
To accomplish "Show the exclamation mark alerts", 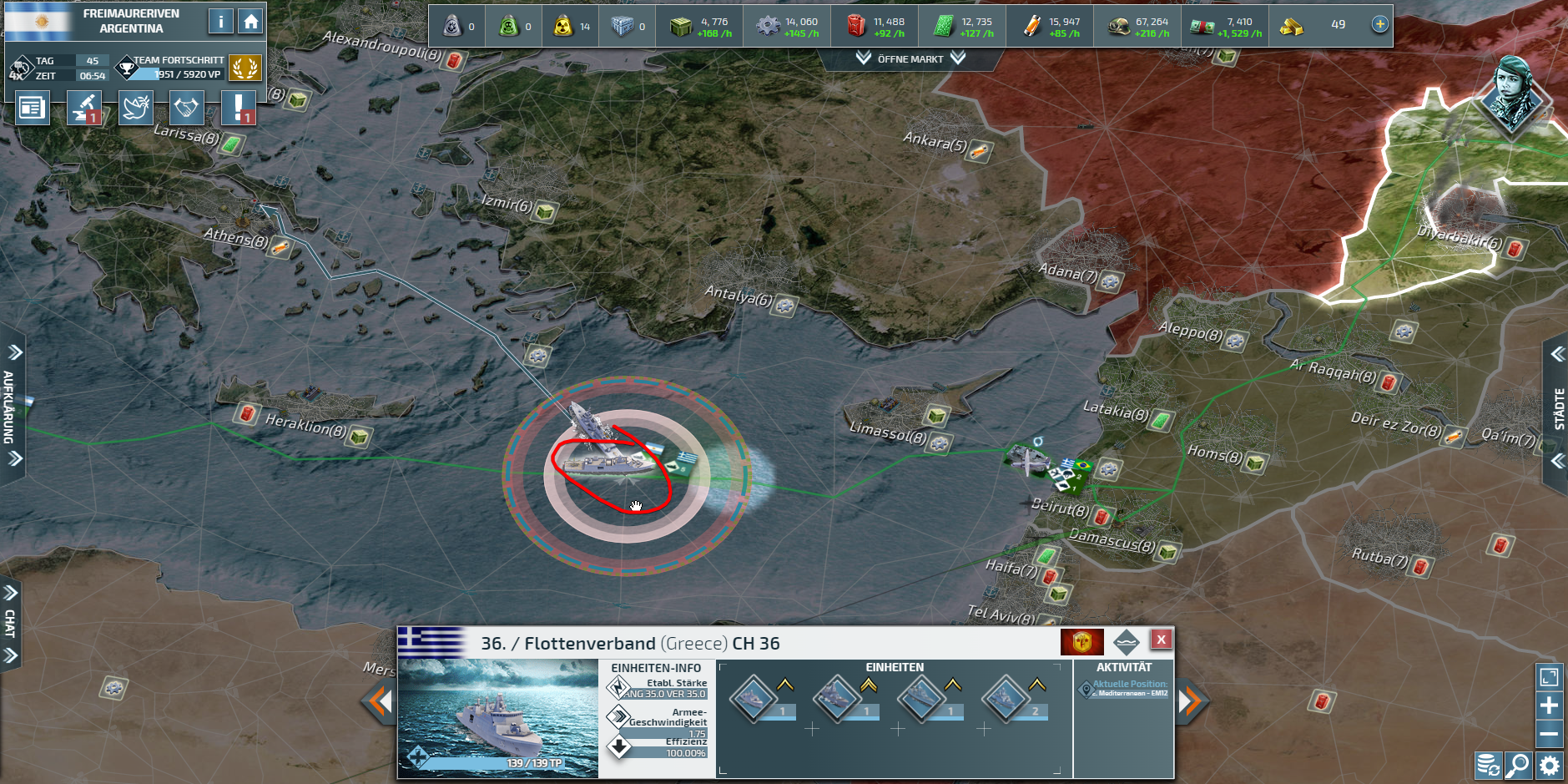I will click(239, 109).
